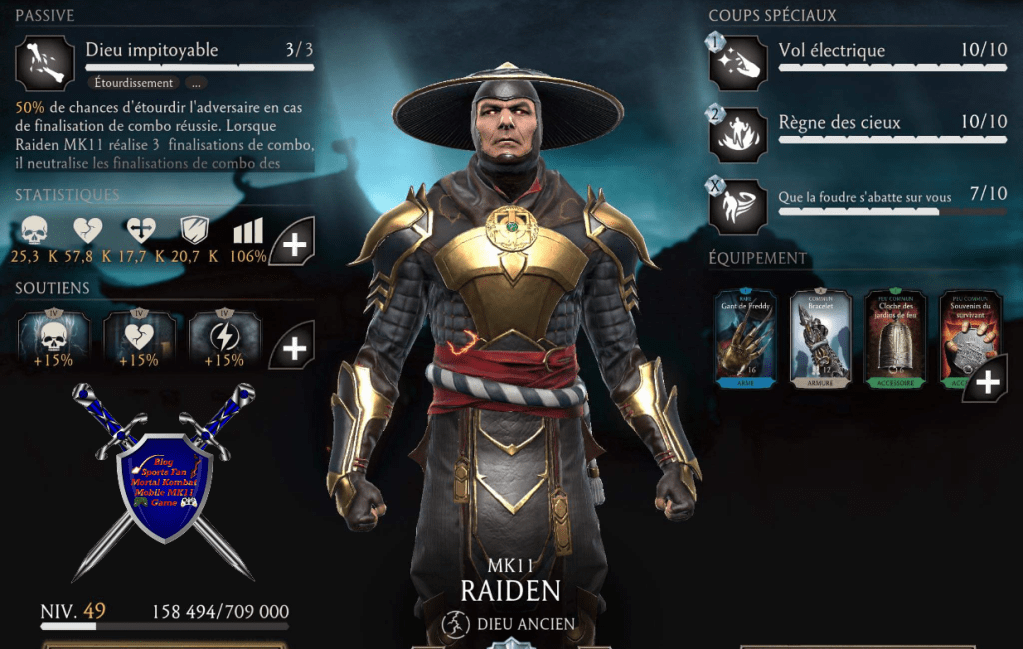Select the lightning bolt +15% support card

click(x=224, y=341)
